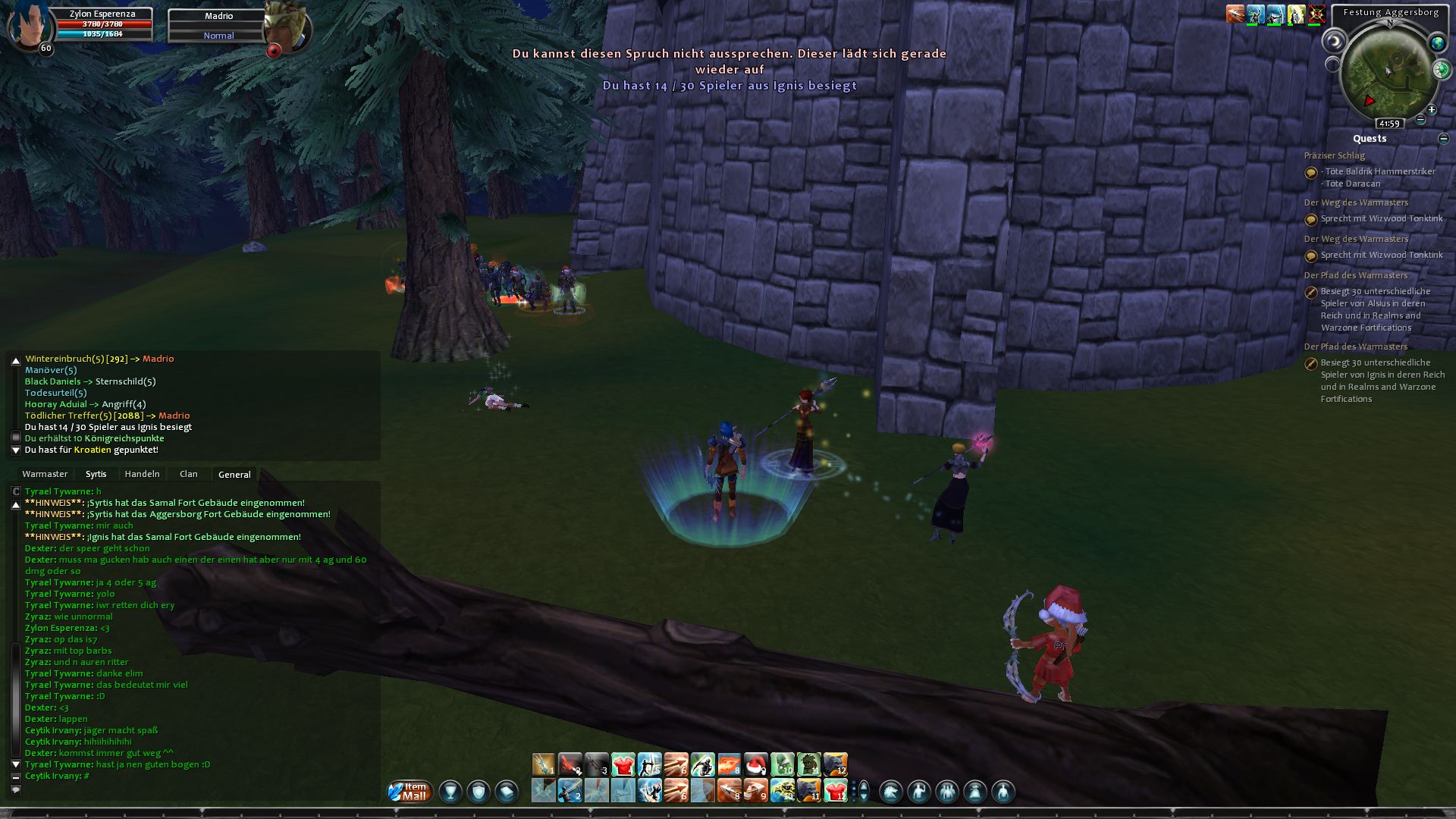
Task: Collapse the Quests tracker panel
Action: (x=1443, y=139)
